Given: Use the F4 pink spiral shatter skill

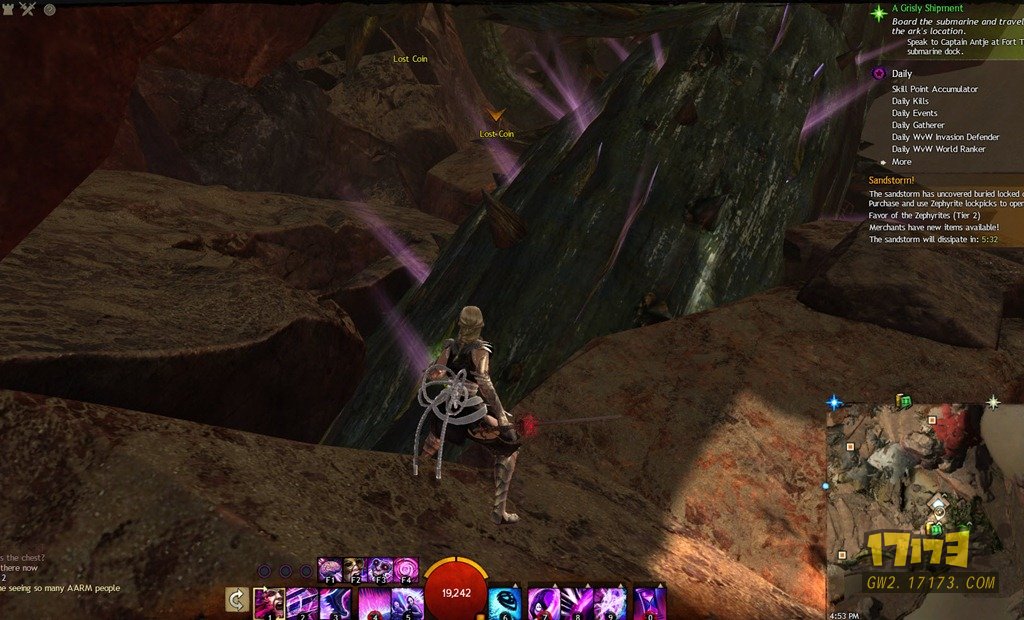Looking at the screenshot, I should pyautogui.click(x=406, y=570).
